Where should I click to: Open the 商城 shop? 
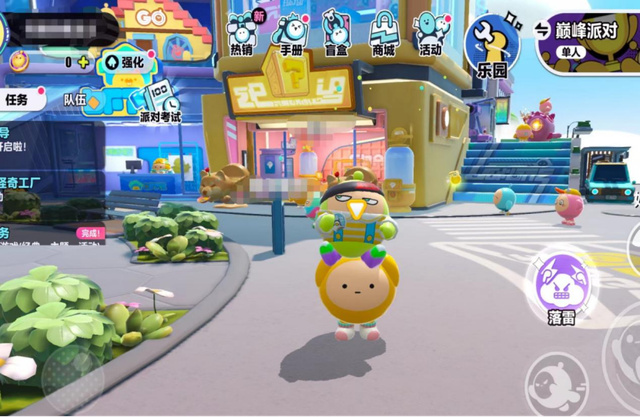[x=383, y=32]
